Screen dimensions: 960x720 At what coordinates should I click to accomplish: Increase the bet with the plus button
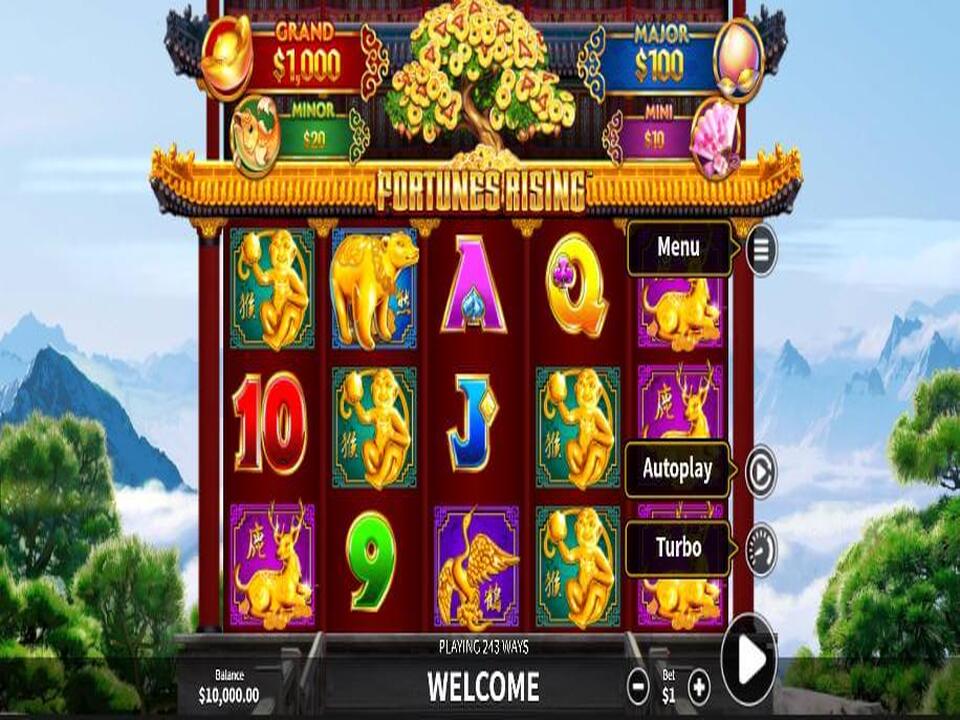click(x=700, y=686)
